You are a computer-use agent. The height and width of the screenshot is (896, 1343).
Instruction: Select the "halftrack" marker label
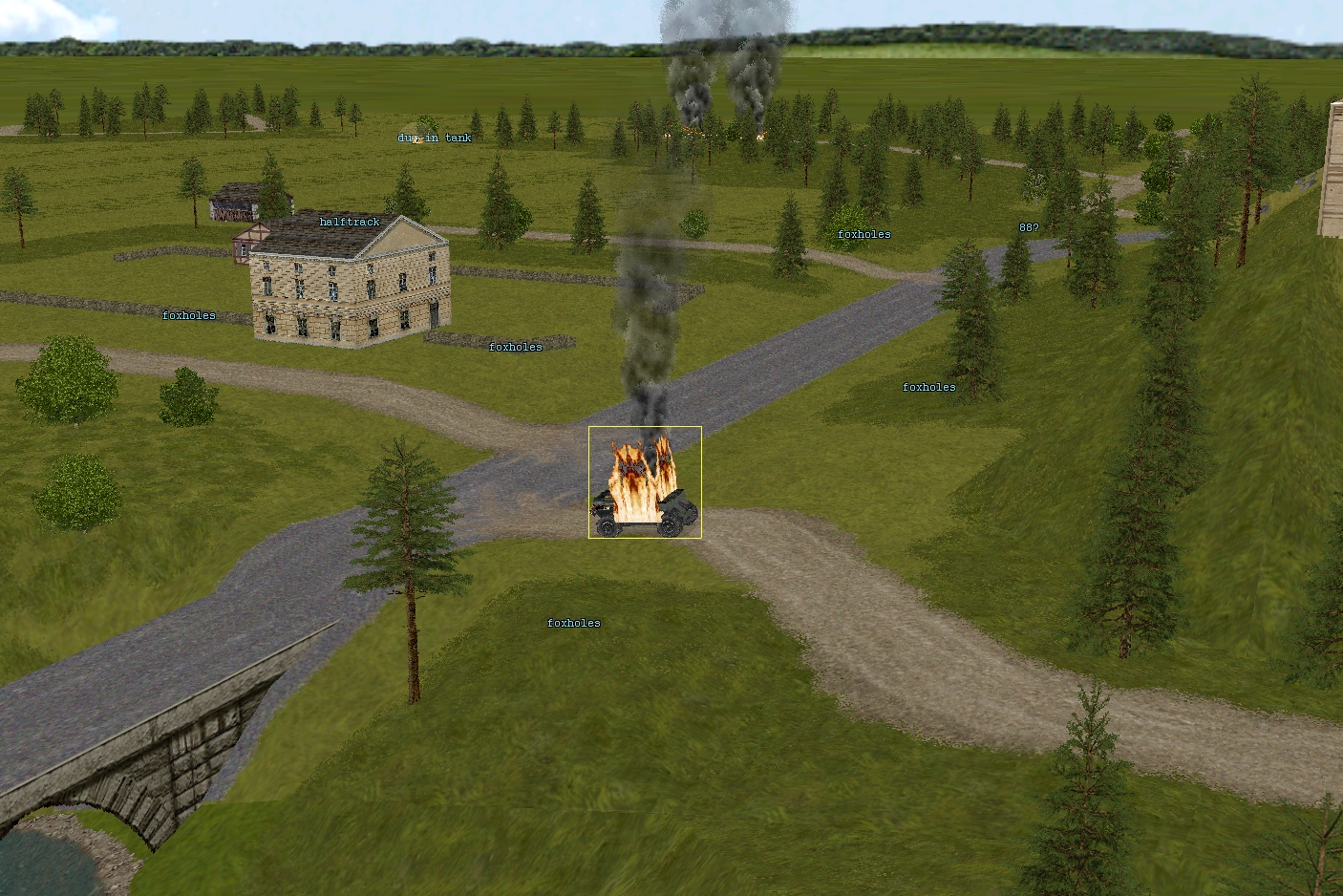[350, 223]
